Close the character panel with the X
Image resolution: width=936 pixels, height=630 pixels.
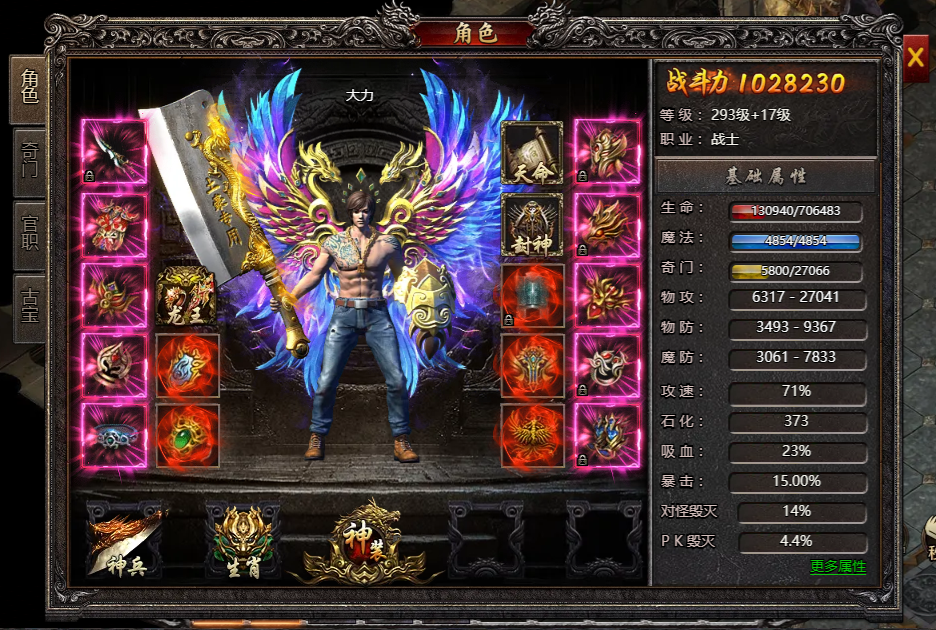coord(915,58)
